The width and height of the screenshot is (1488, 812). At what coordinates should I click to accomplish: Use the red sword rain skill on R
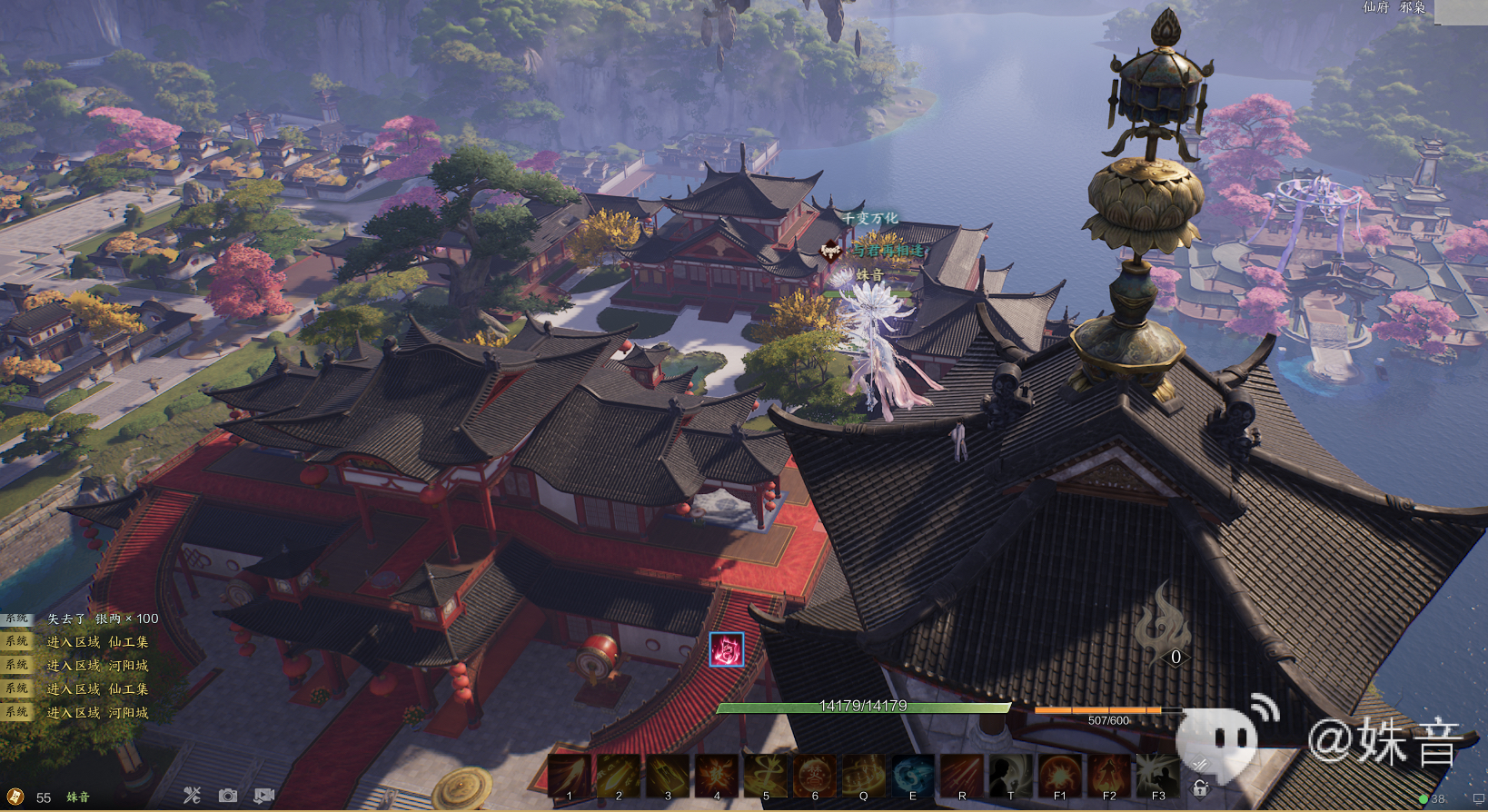point(962,777)
